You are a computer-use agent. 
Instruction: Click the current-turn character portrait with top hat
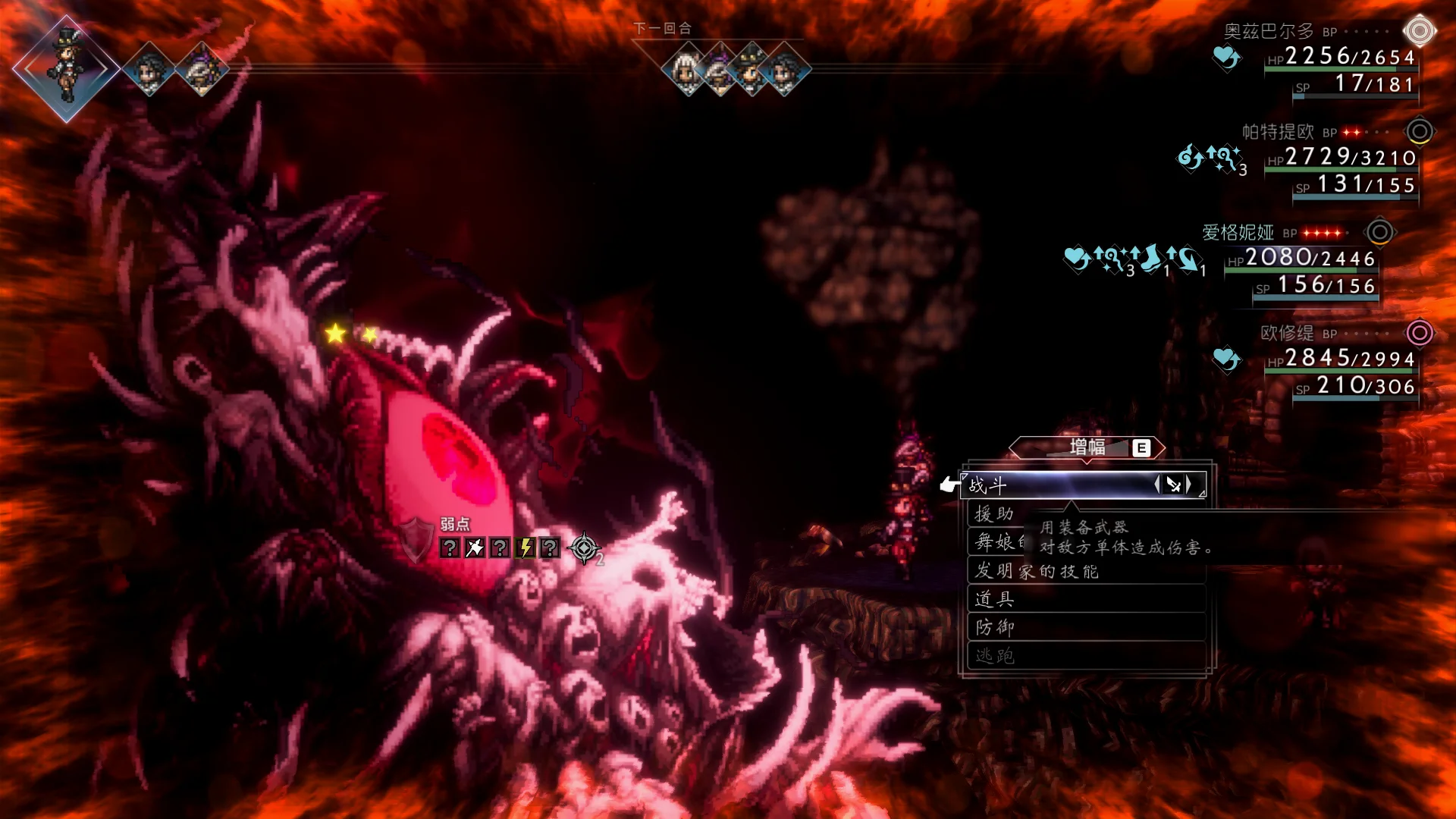click(x=66, y=68)
